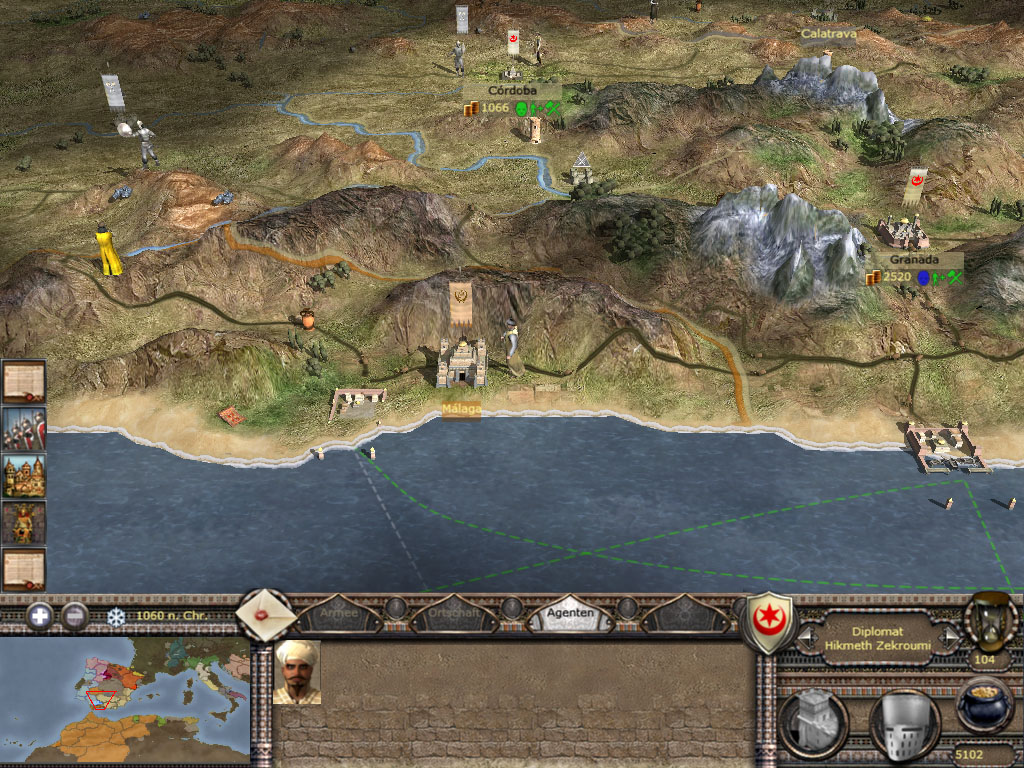Switch to the Ortschaft tab
The image size is (1024, 768).
(x=455, y=613)
